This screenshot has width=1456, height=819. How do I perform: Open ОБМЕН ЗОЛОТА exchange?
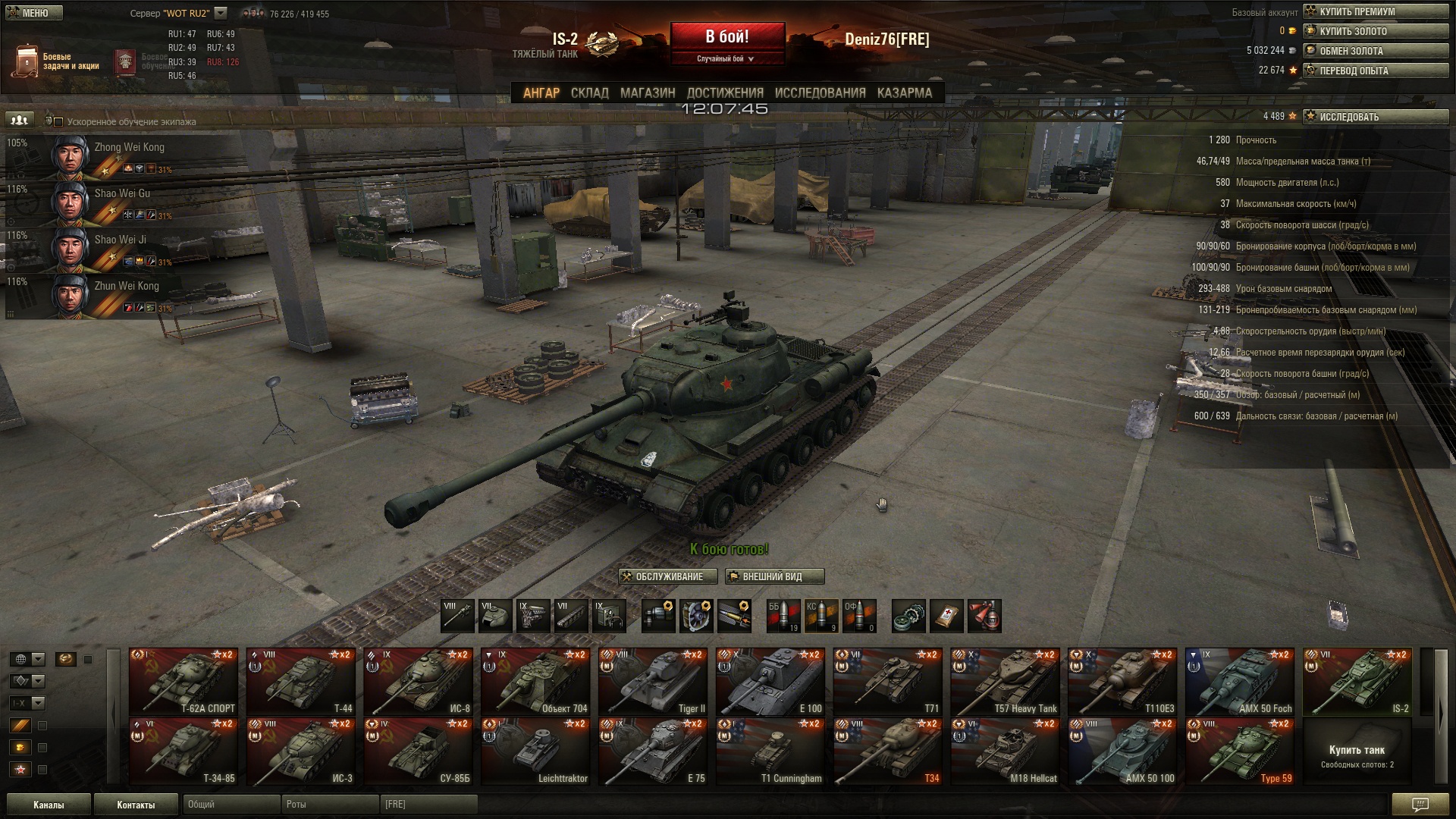tap(1375, 51)
